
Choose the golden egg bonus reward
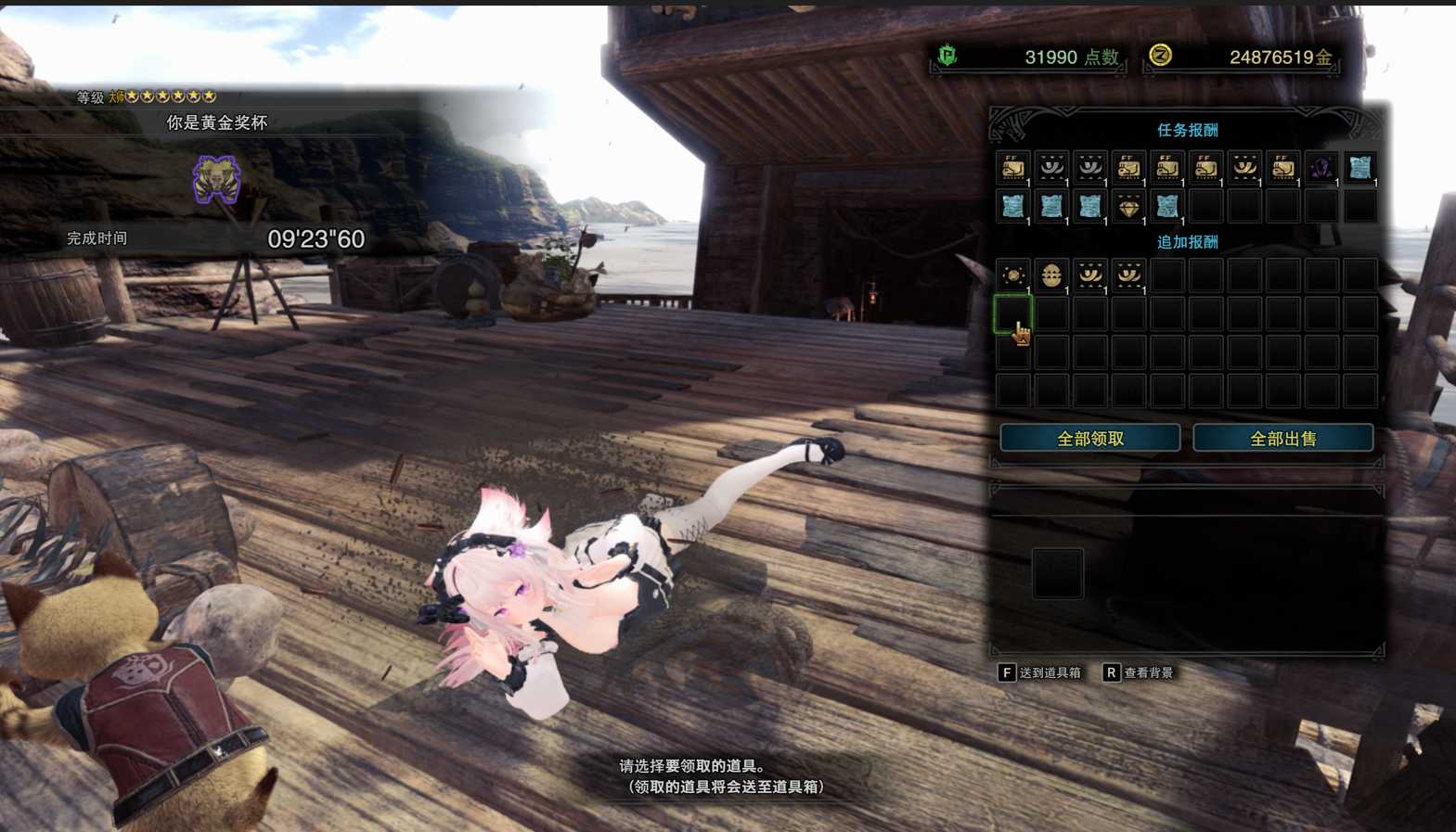(x=1051, y=275)
